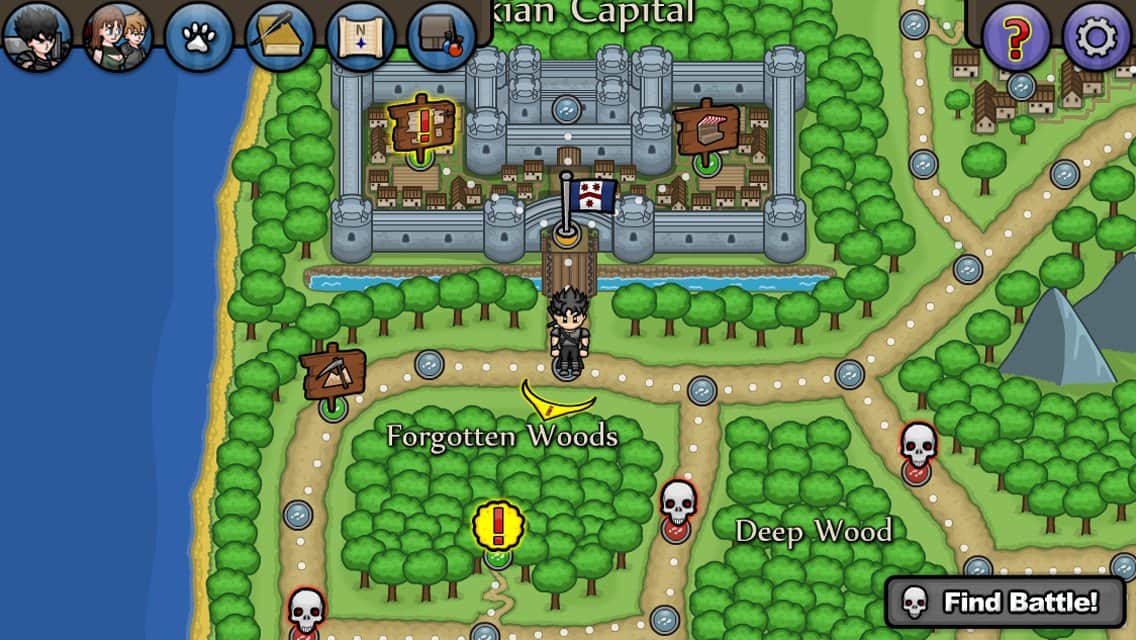This screenshot has height=640, width=1136.
Task: Open the help question mark button
Action: (1016, 37)
